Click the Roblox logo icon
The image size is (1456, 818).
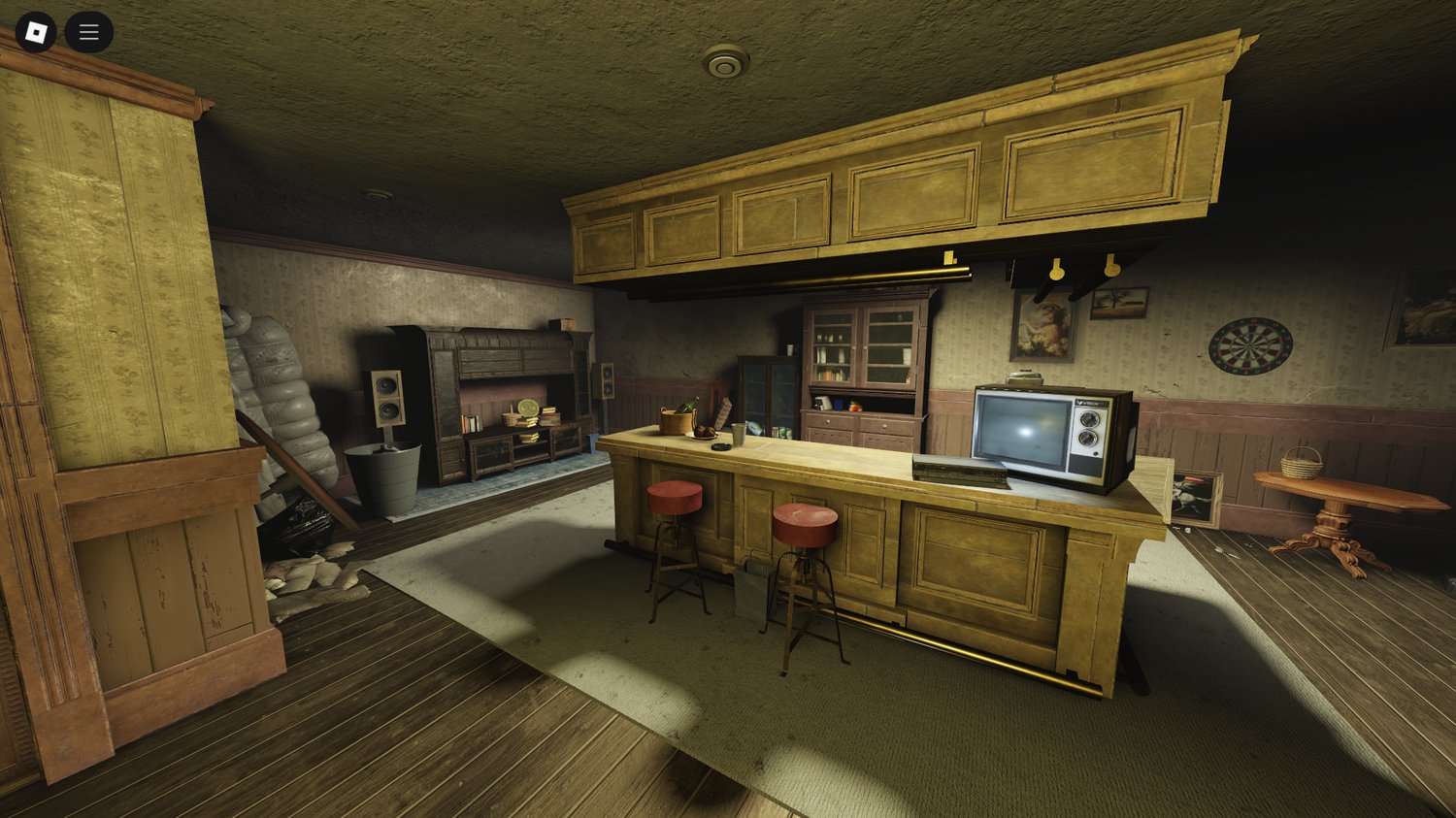click(37, 31)
